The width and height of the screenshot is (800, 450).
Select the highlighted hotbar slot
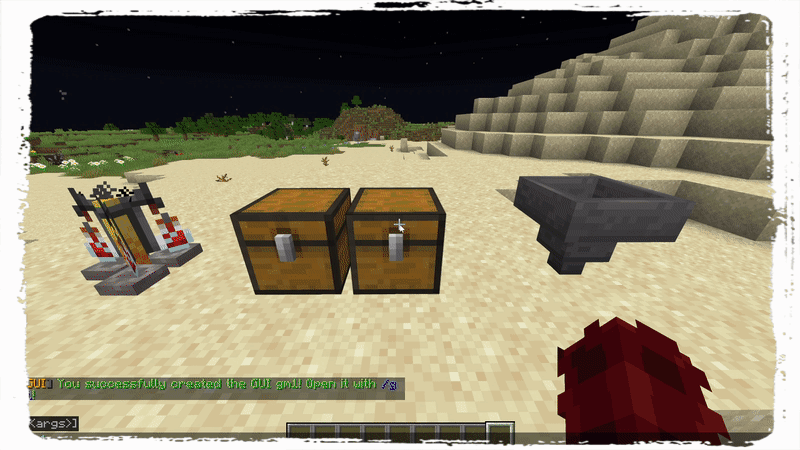point(500,432)
